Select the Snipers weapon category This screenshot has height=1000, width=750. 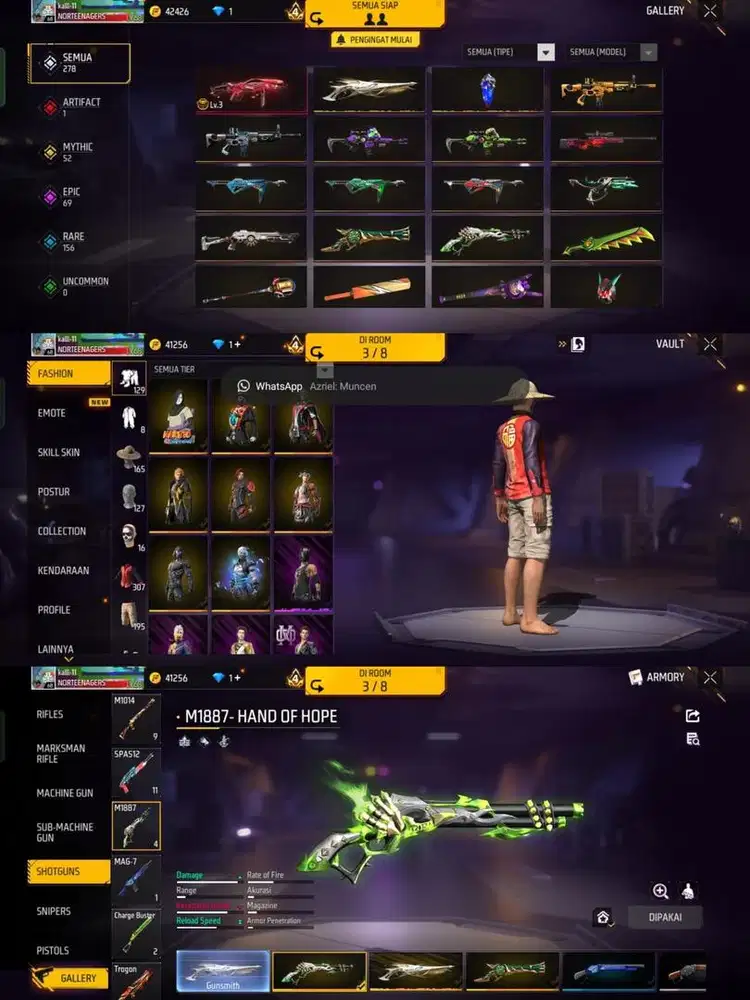53,911
